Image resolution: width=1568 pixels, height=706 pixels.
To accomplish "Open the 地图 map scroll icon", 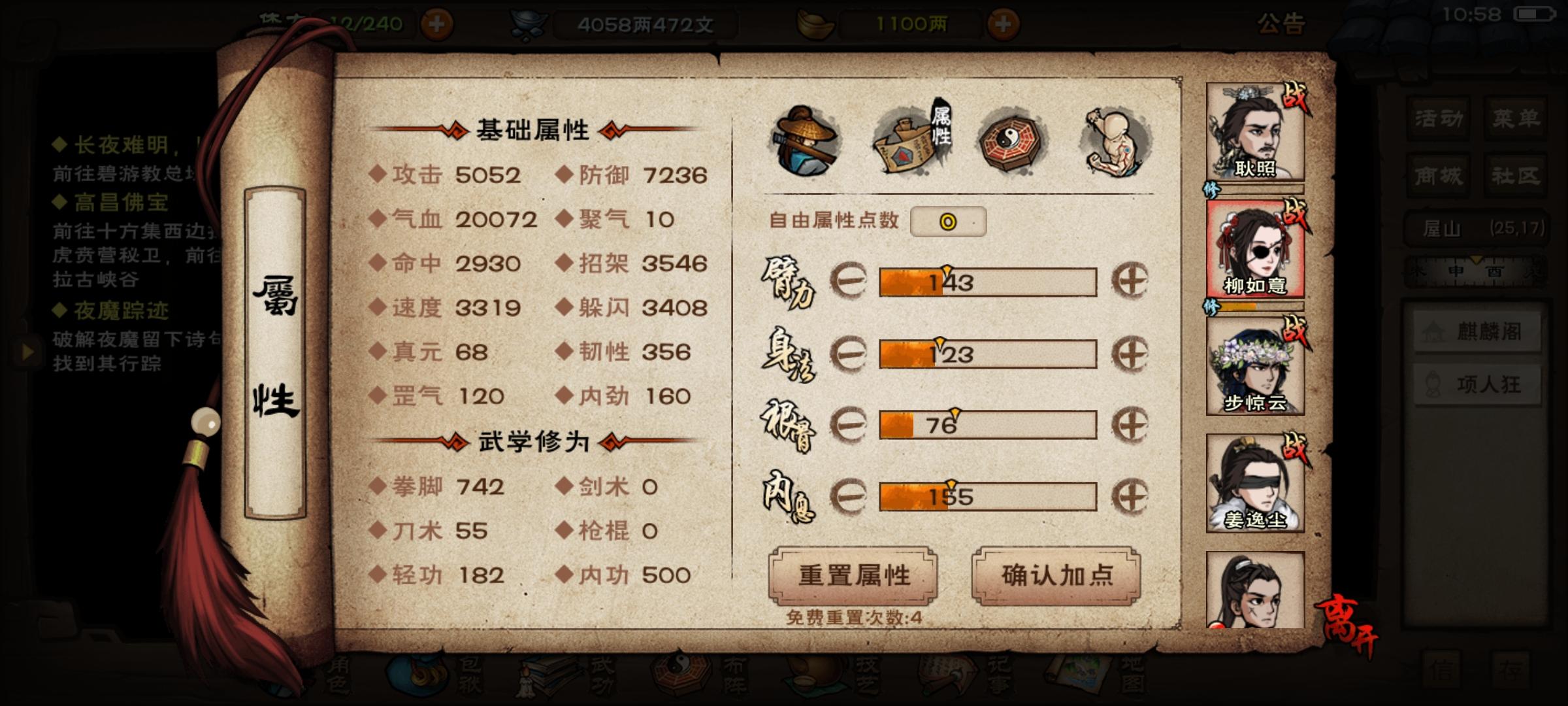I will 1081,673.
